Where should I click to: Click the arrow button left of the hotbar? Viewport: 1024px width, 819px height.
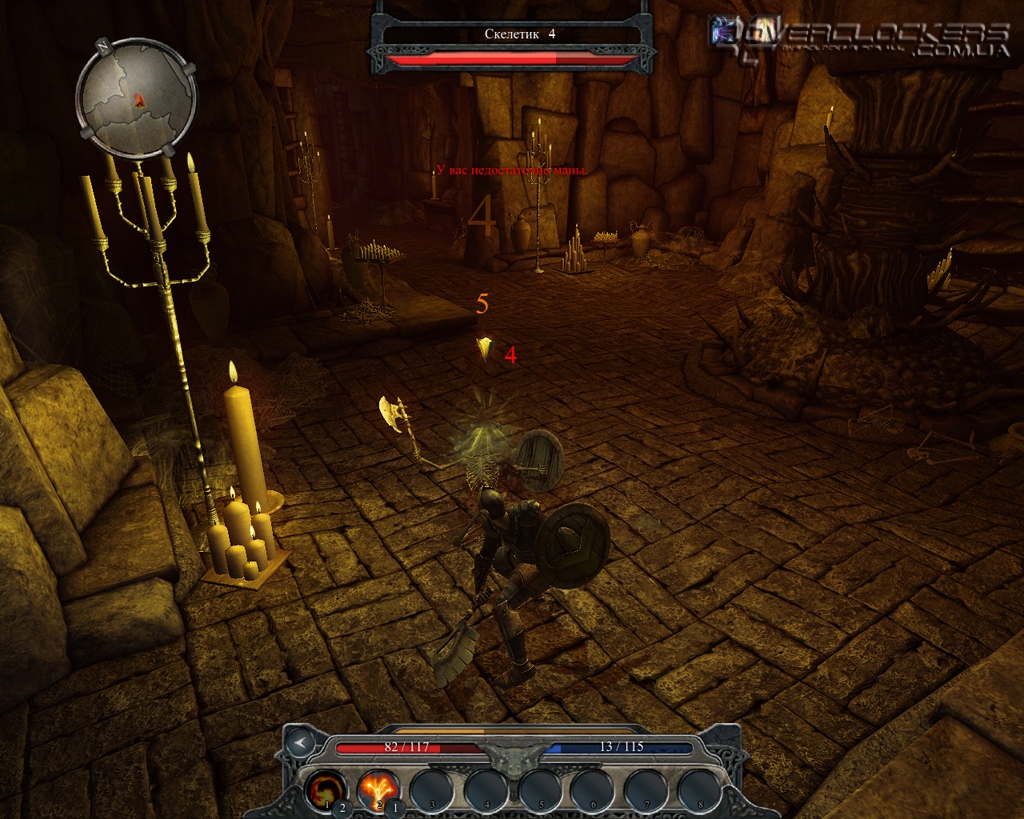click(297, 742)
